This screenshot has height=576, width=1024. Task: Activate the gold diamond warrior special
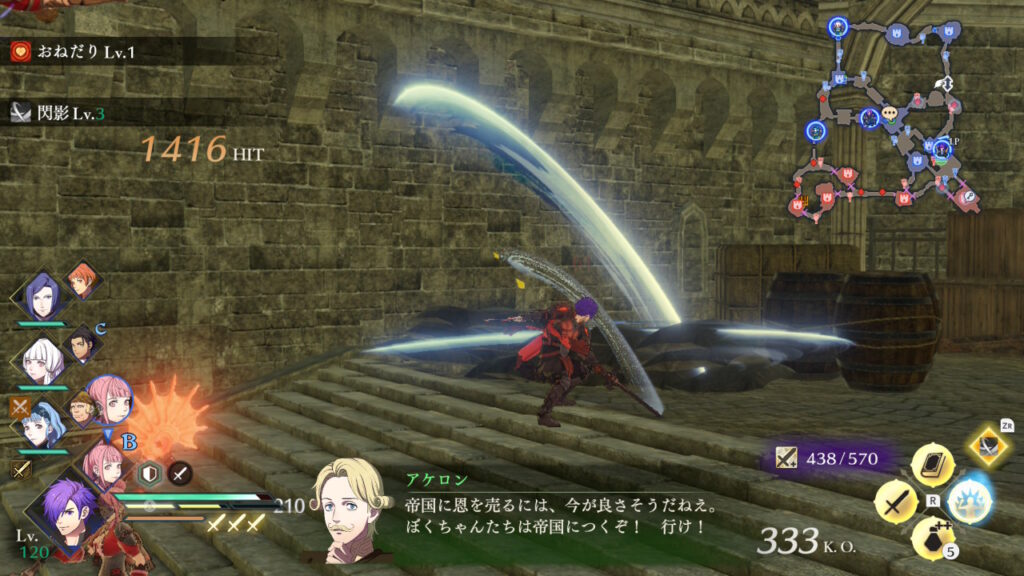990,446
